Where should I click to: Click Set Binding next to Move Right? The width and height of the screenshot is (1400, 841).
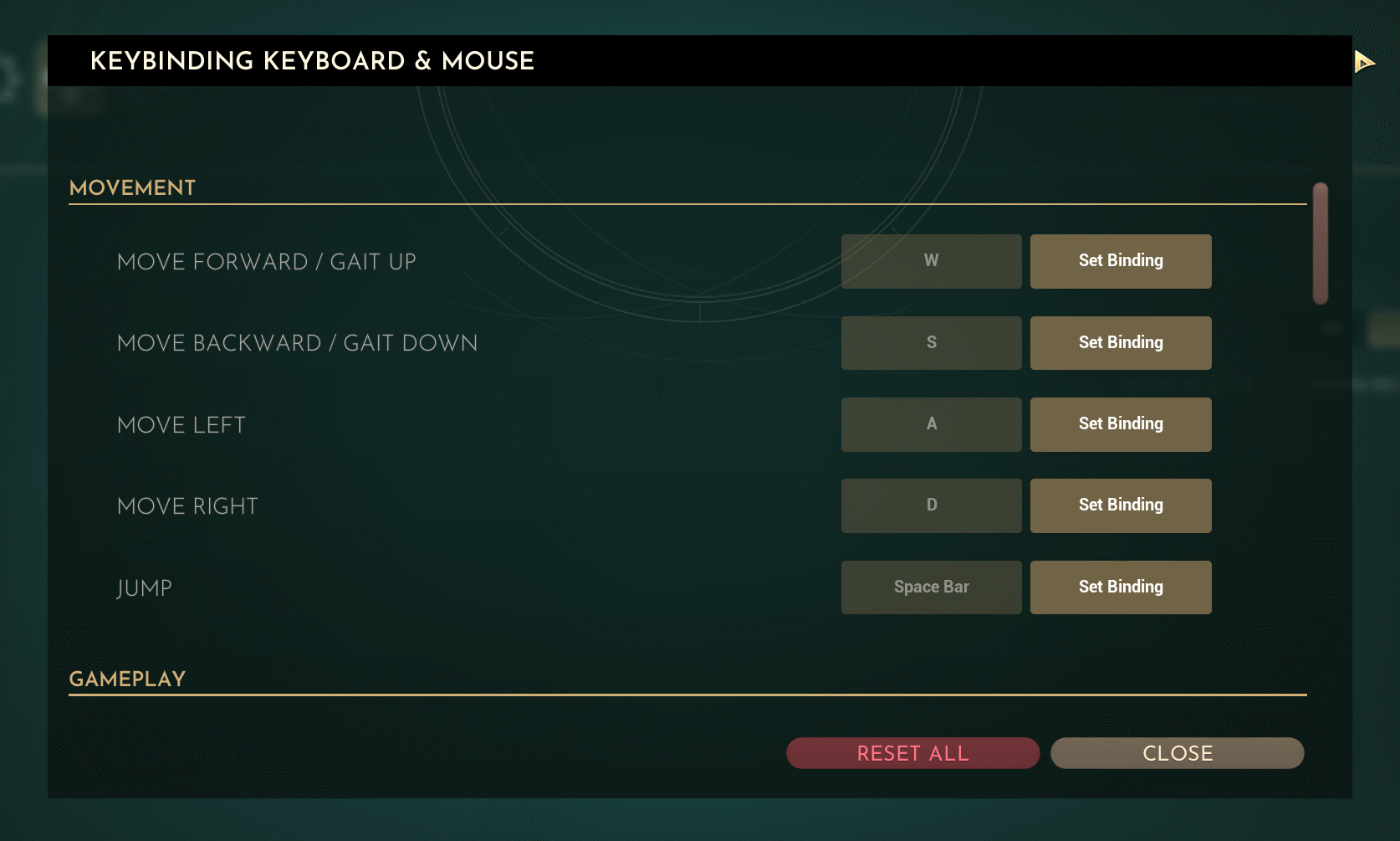click(x=1120, y=505)
